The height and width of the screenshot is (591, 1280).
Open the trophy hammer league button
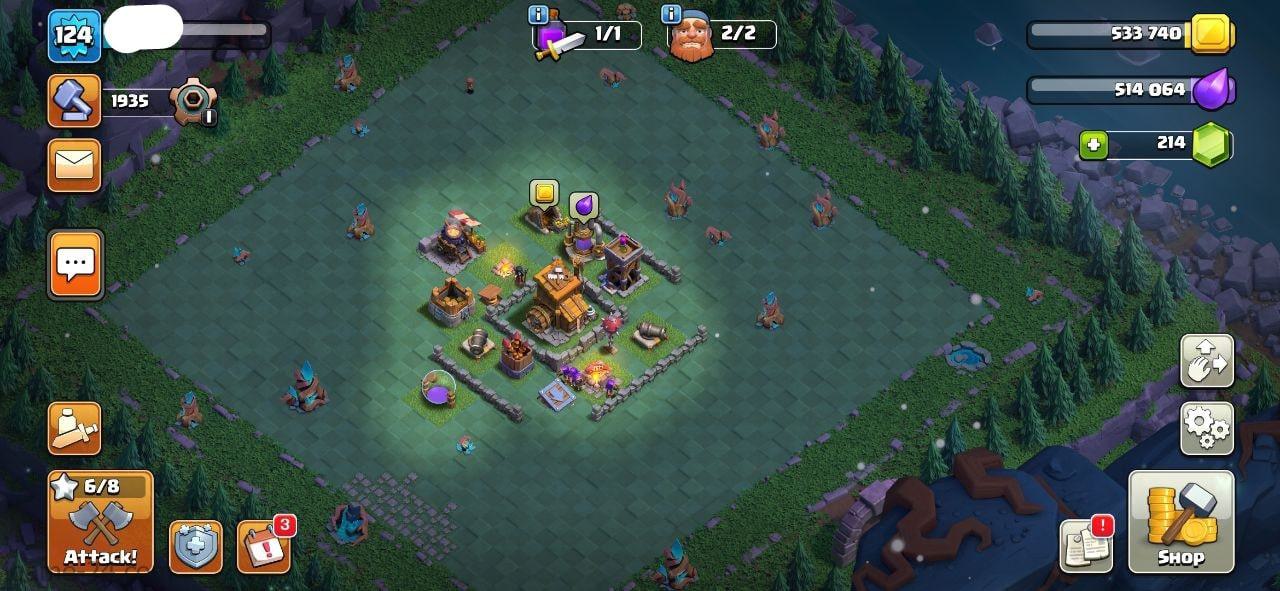[x=74, y=100]
